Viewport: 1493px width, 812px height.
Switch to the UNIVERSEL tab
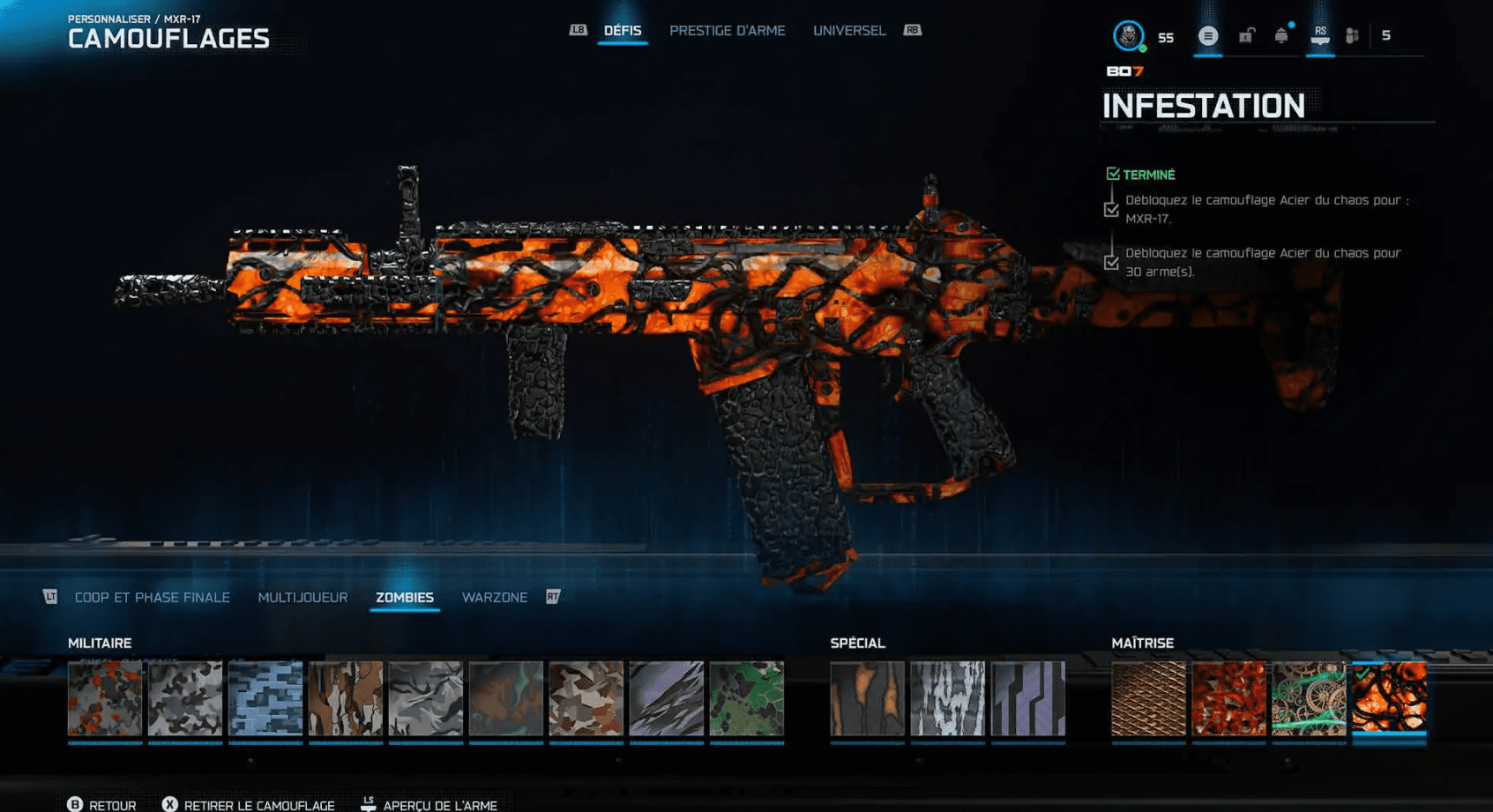[x=848, y=30]
